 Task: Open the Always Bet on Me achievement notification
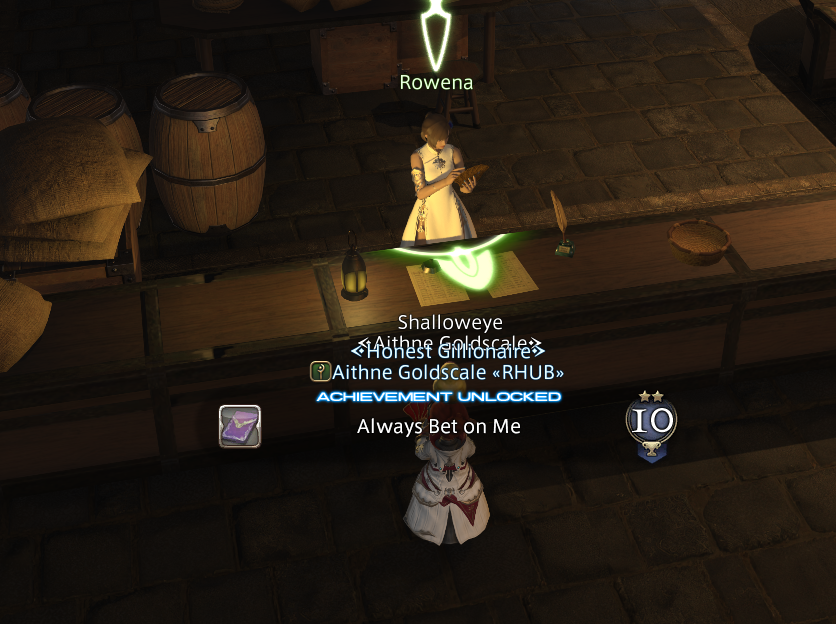click(439, 427)
